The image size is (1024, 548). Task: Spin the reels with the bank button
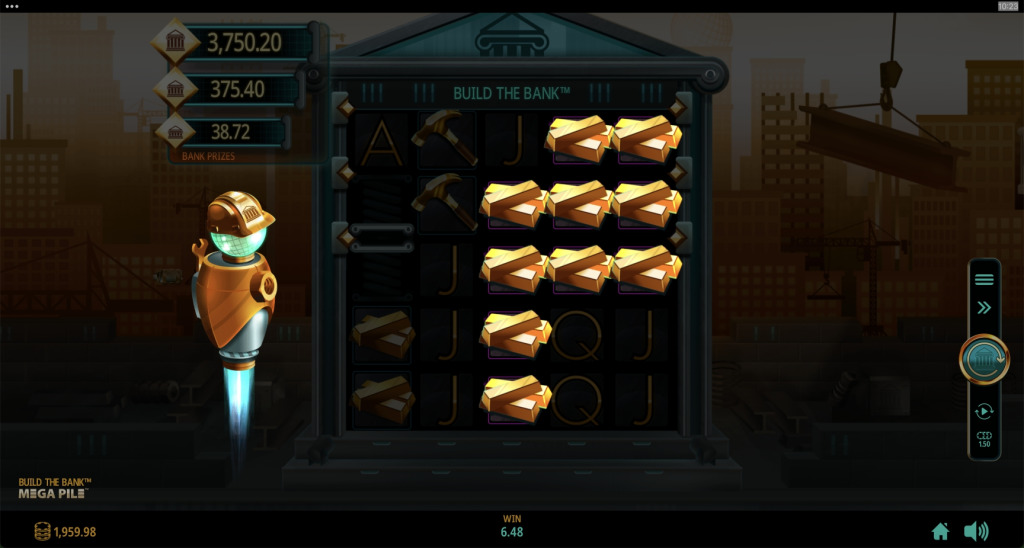(984, 359)
